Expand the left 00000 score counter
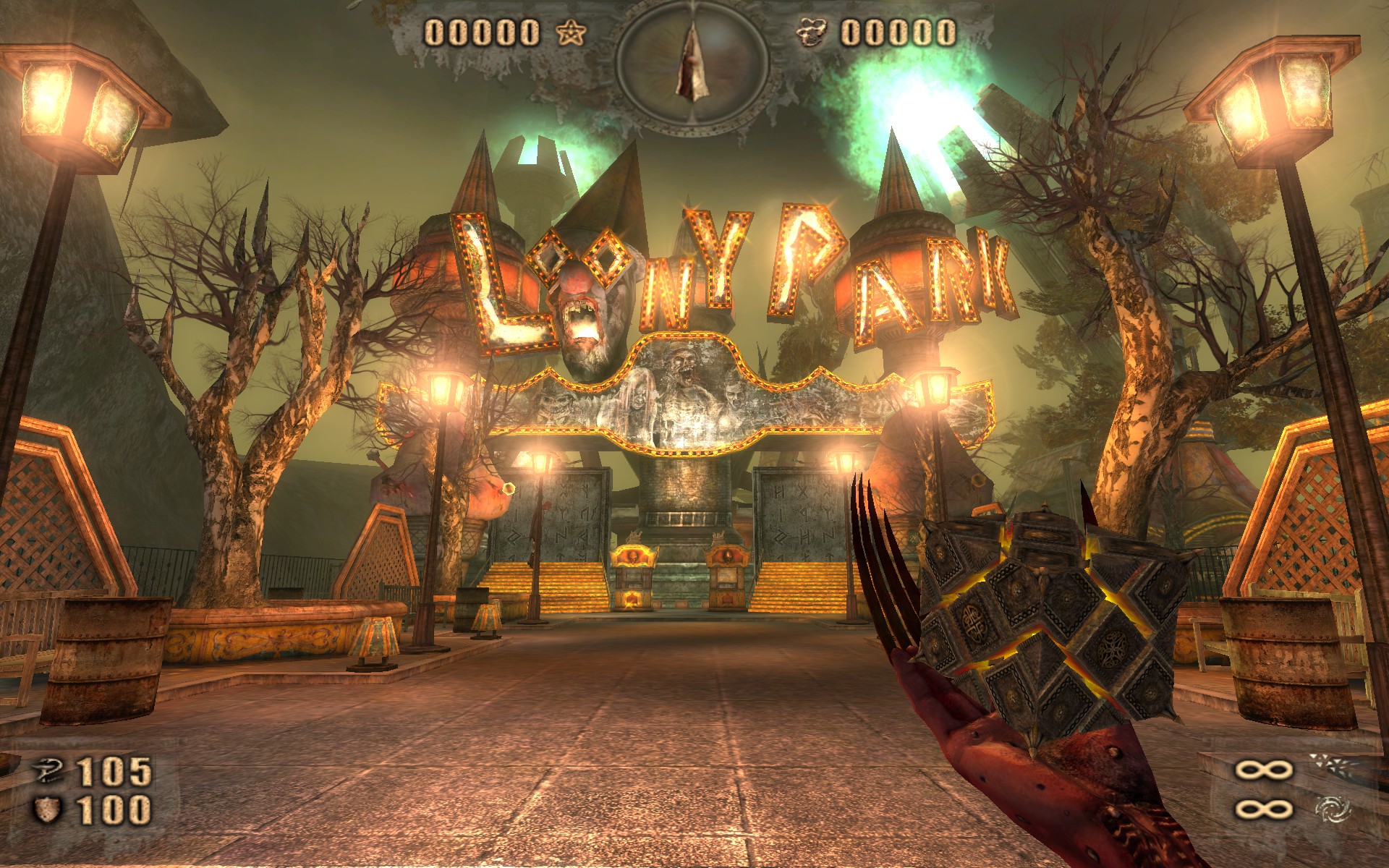Image resolution: width=1389 pixels, height=868 pixels. 481,30
